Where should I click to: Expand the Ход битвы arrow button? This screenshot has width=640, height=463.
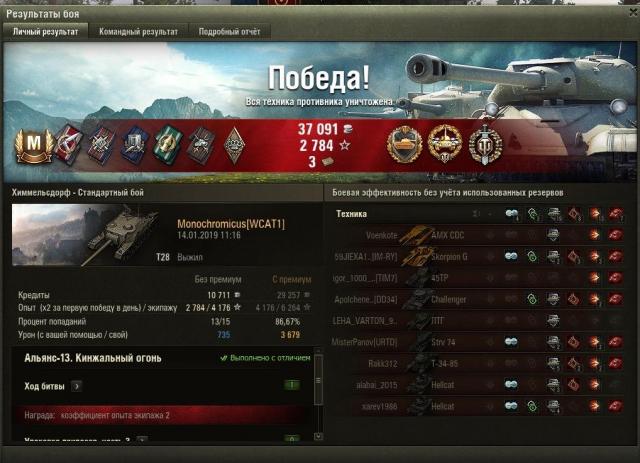point(77,385)
